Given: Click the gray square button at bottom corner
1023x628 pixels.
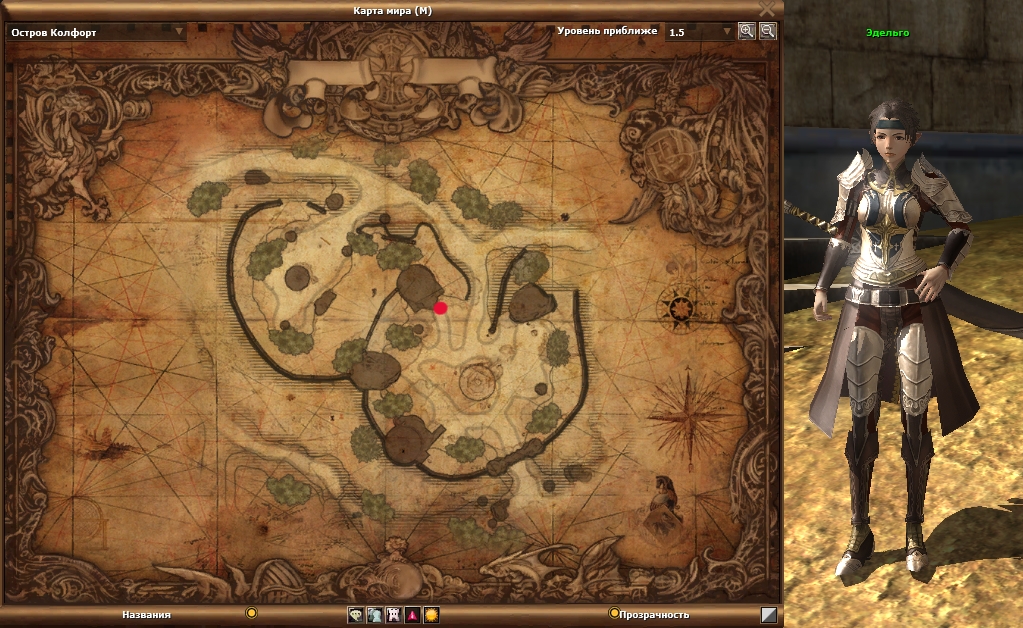Looking at the screenshot, I should coord(768,615).
